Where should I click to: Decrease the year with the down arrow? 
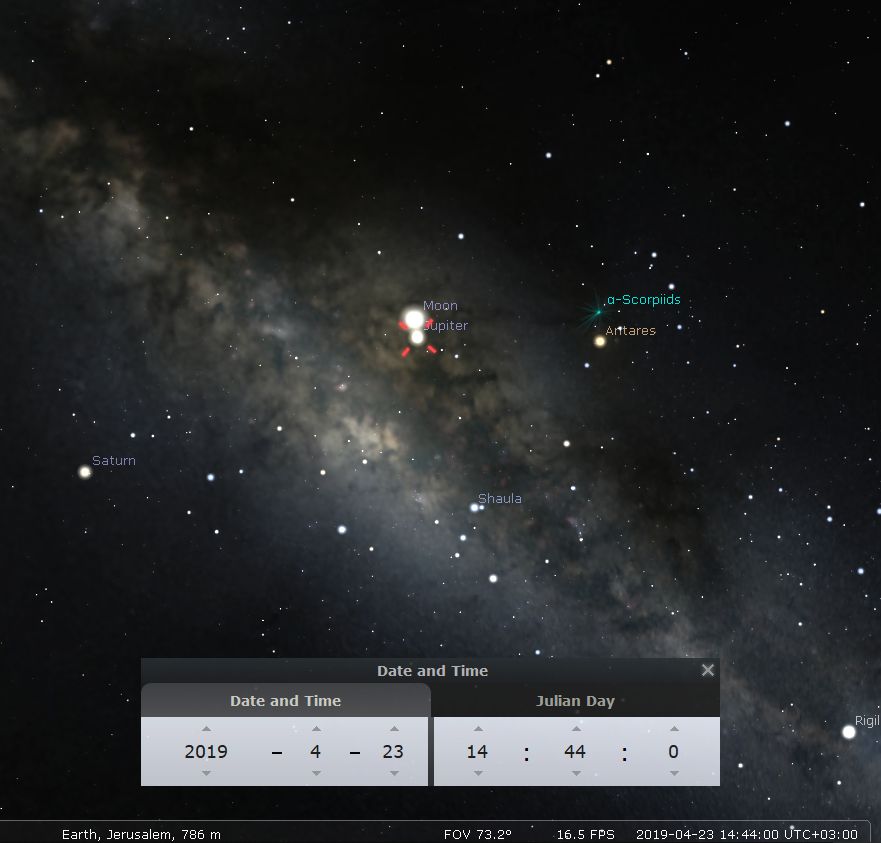click(x=206, y=773)
